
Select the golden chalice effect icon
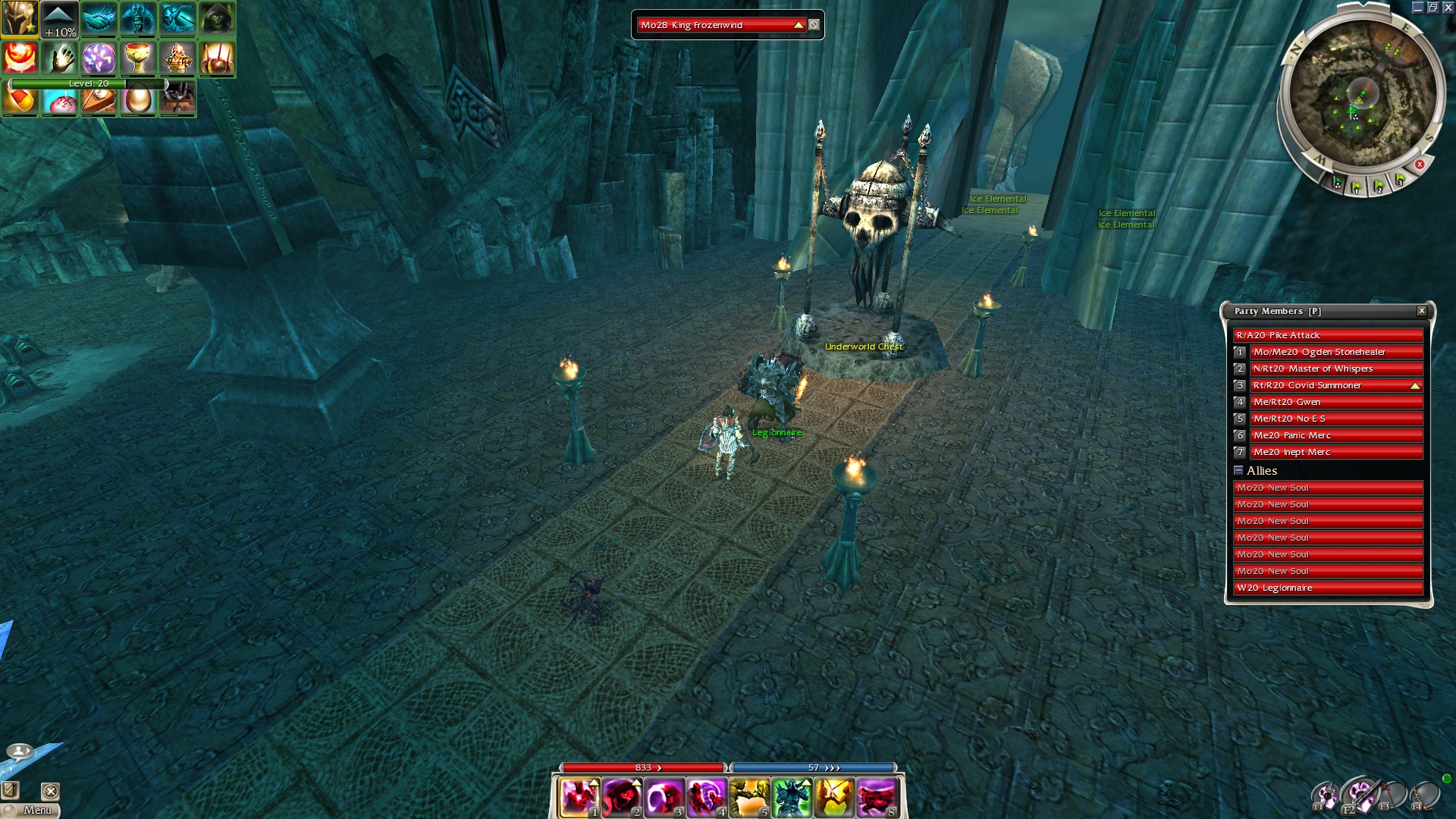(138, 58)
